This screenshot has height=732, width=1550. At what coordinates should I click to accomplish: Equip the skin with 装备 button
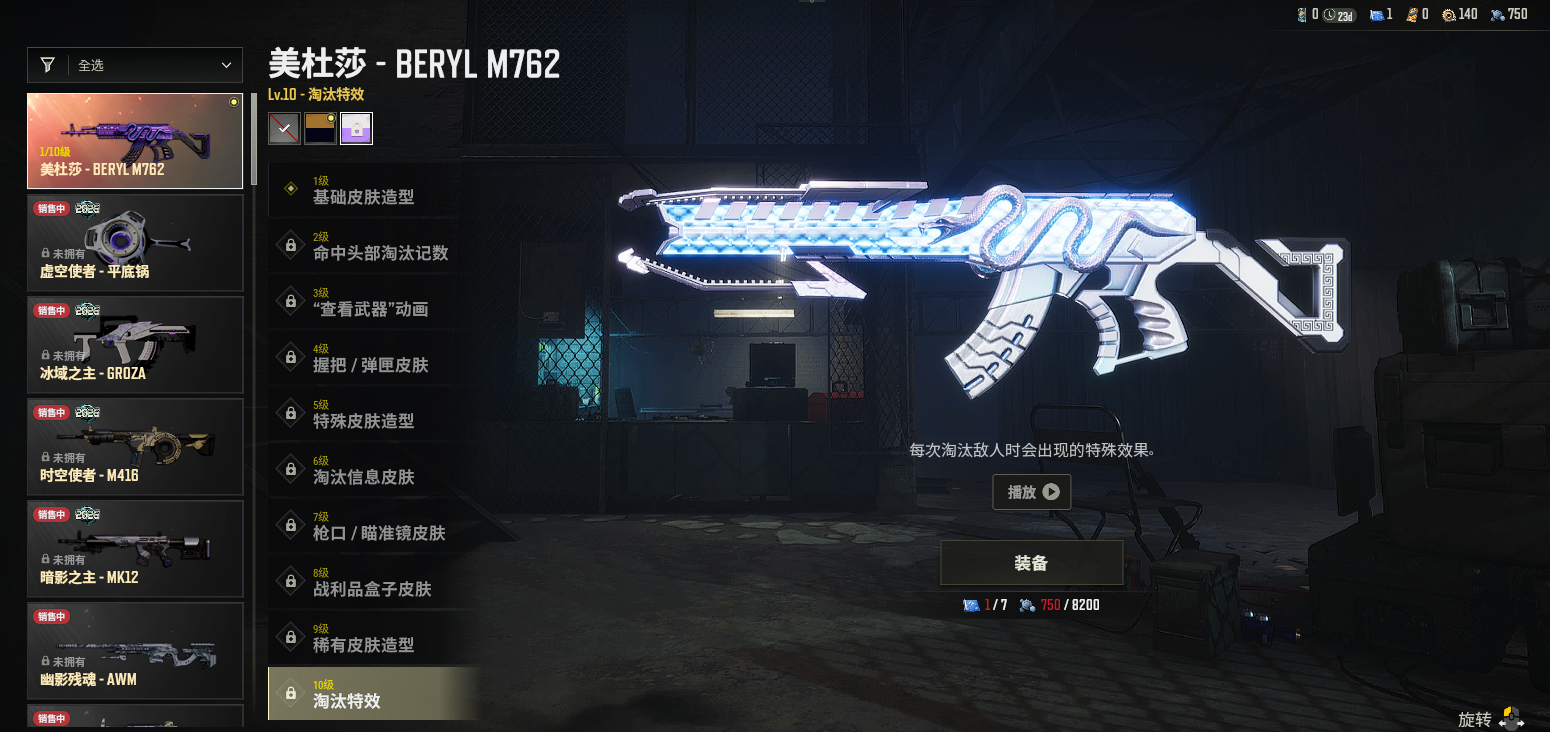coord(1031,563)
